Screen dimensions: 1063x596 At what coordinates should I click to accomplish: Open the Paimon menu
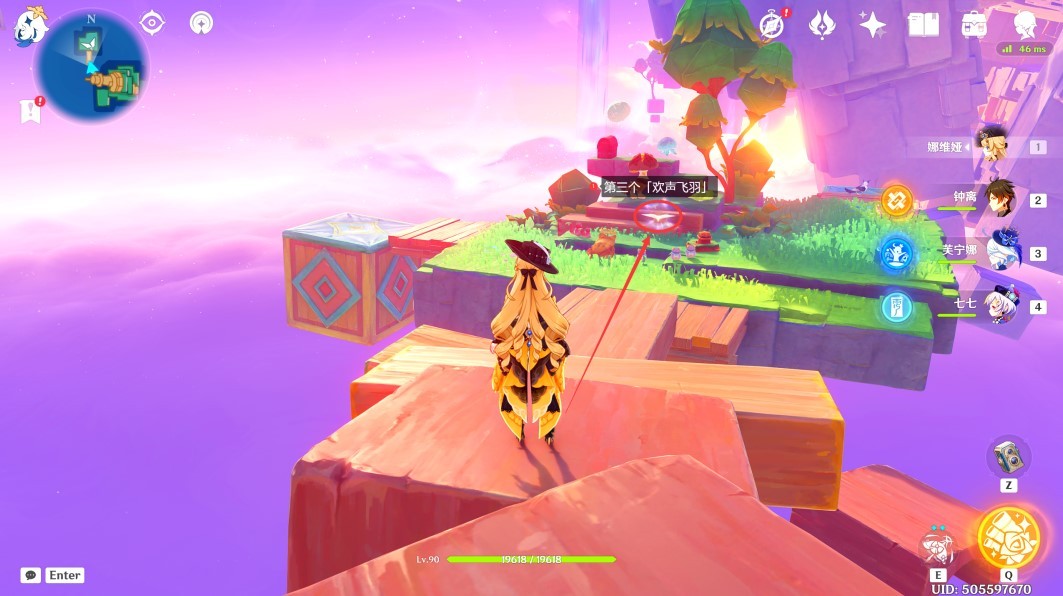(x=27, y=24)
